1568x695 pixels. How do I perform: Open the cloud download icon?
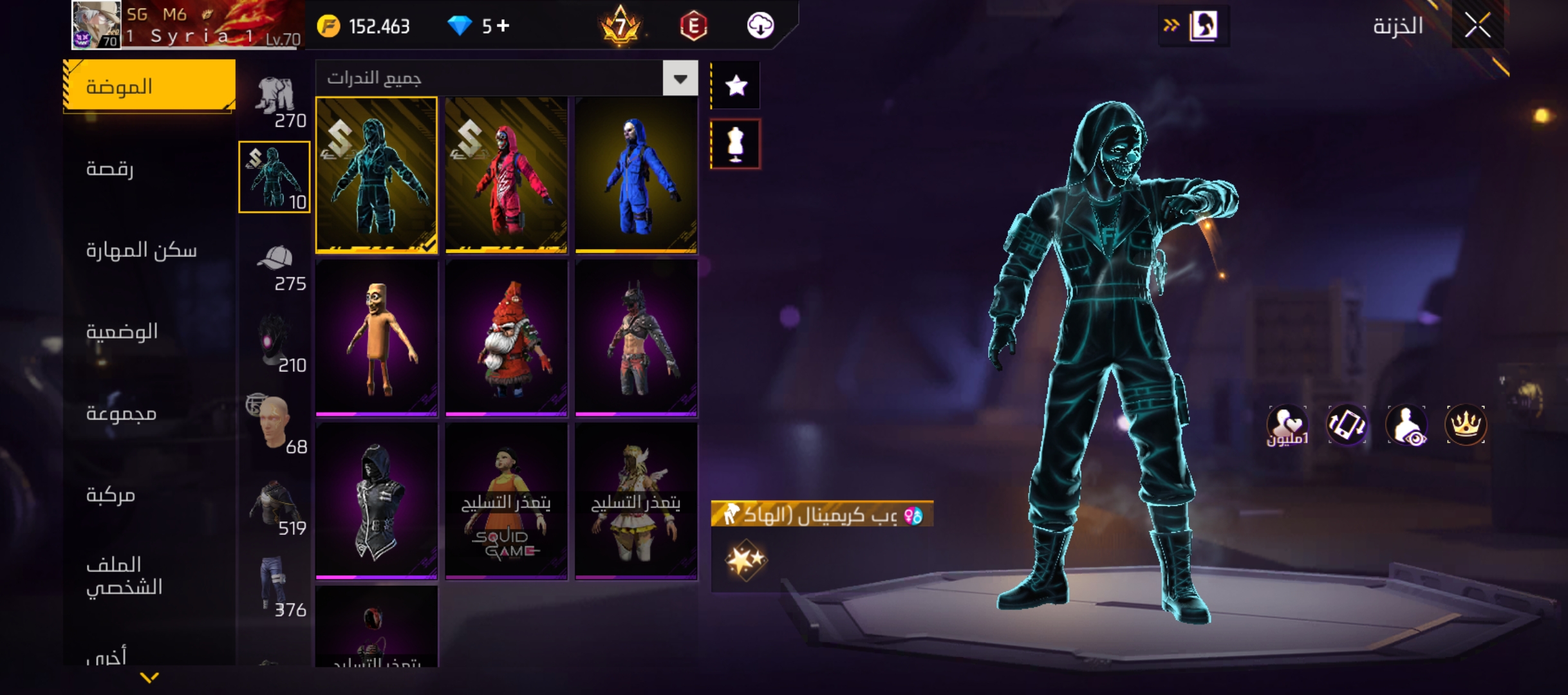click(760, 26)
